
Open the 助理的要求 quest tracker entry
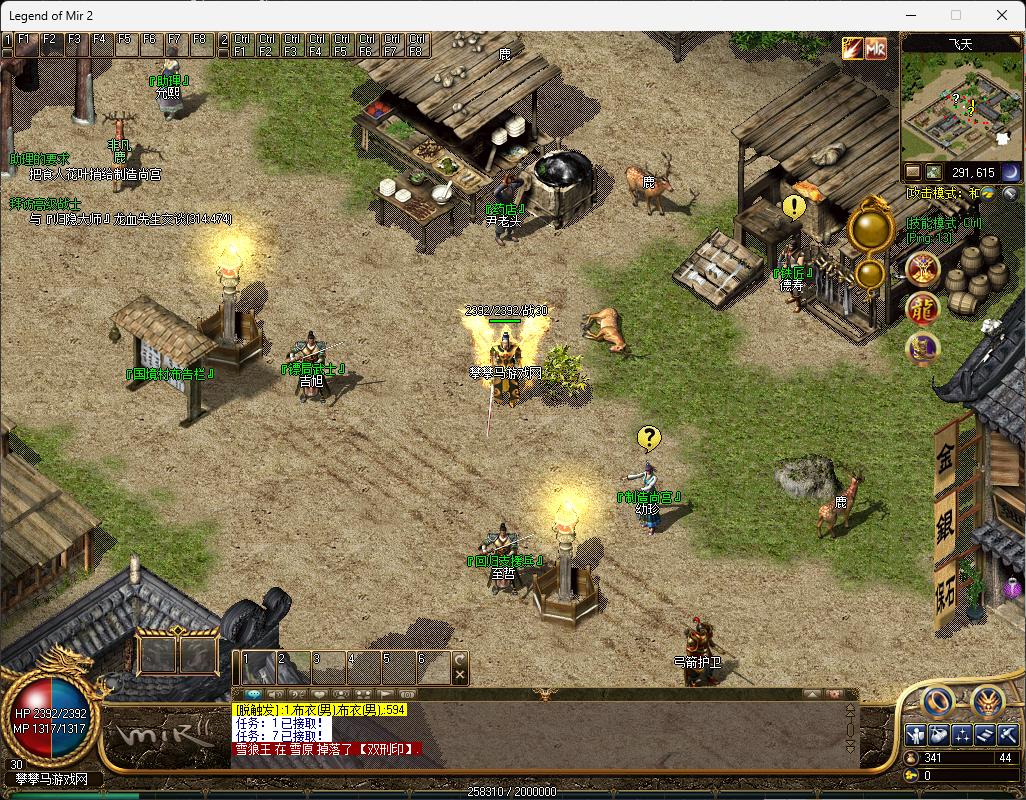40,159
